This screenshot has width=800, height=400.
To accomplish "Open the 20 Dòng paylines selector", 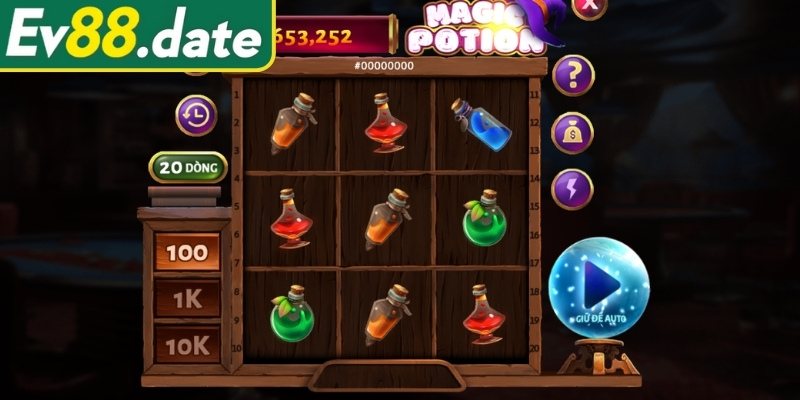I will click(x=188, y=167).
